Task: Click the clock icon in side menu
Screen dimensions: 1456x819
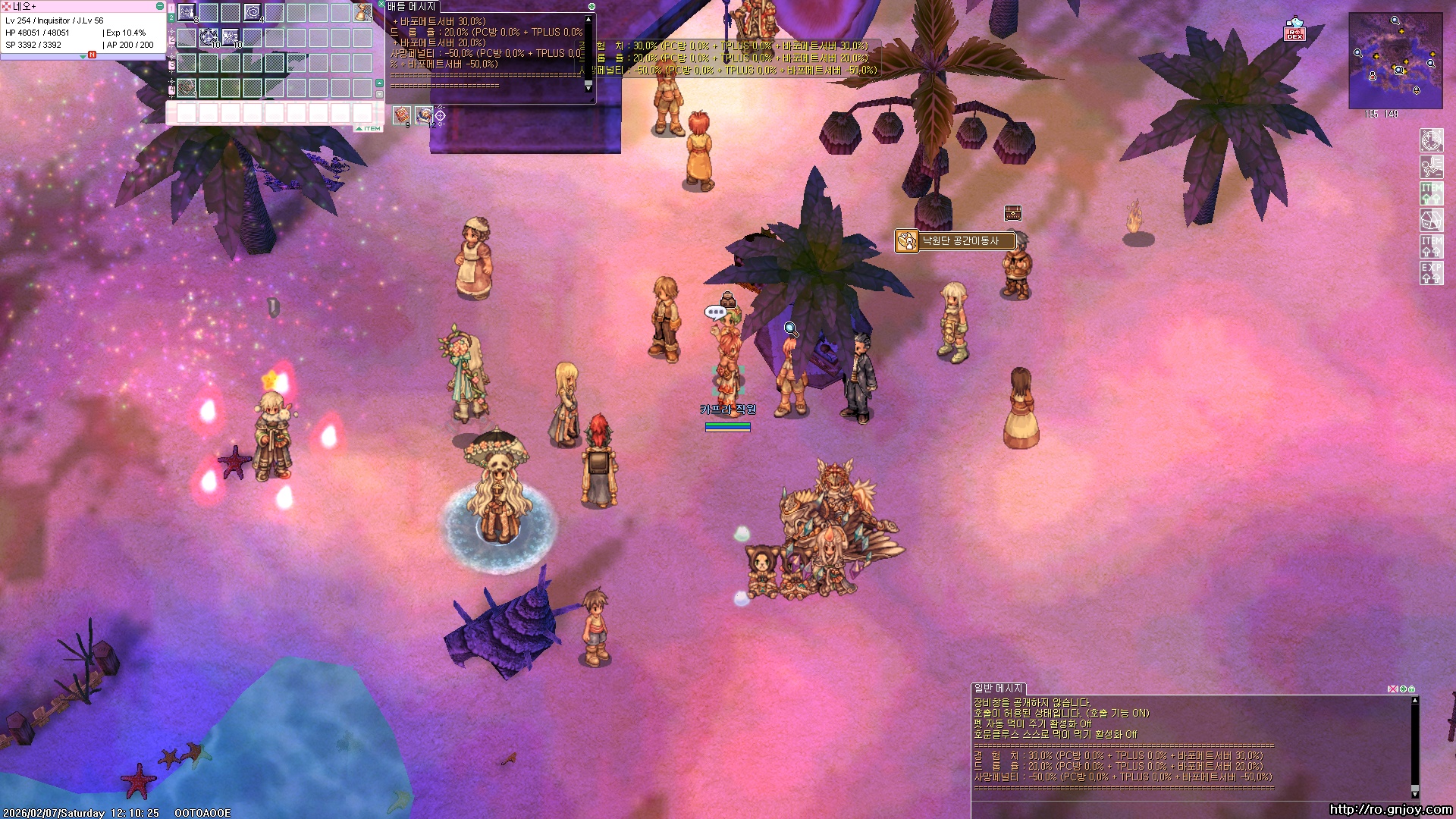Action: tap(1431, 140)
